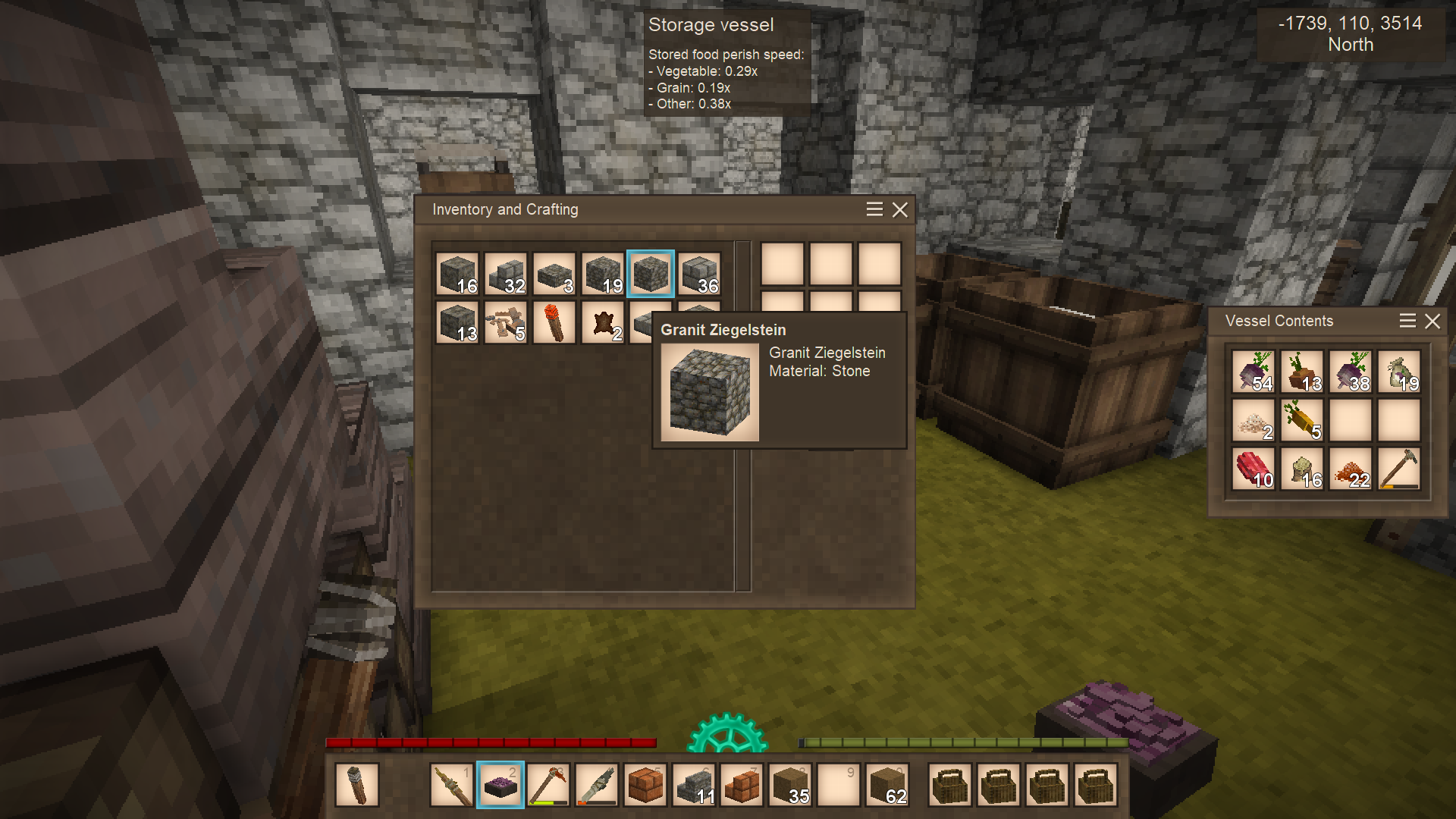Select hotbar slot with purple bowl

tap(500, 785)
